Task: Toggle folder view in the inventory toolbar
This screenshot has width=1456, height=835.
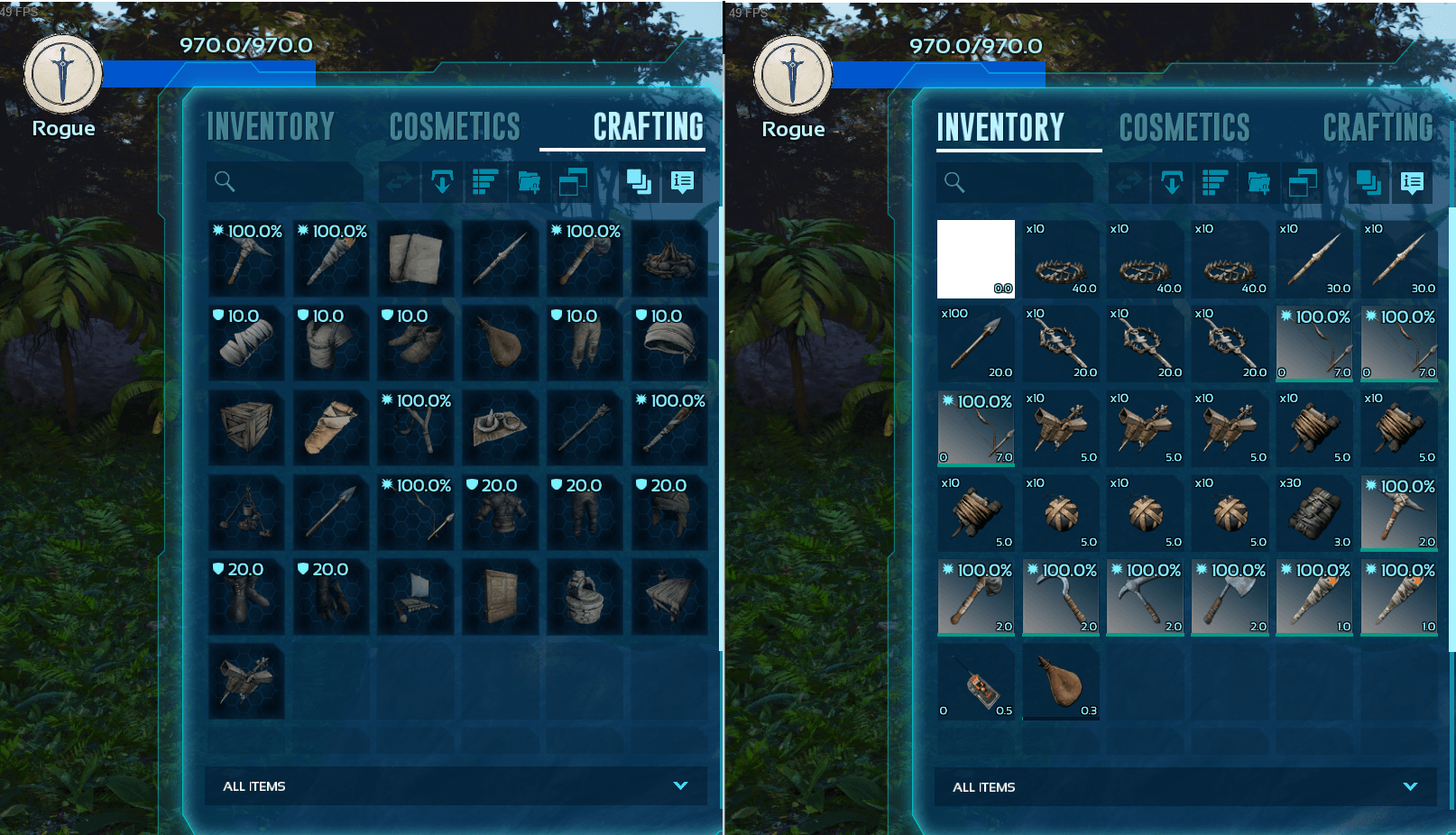Action: pos(1260,182)
